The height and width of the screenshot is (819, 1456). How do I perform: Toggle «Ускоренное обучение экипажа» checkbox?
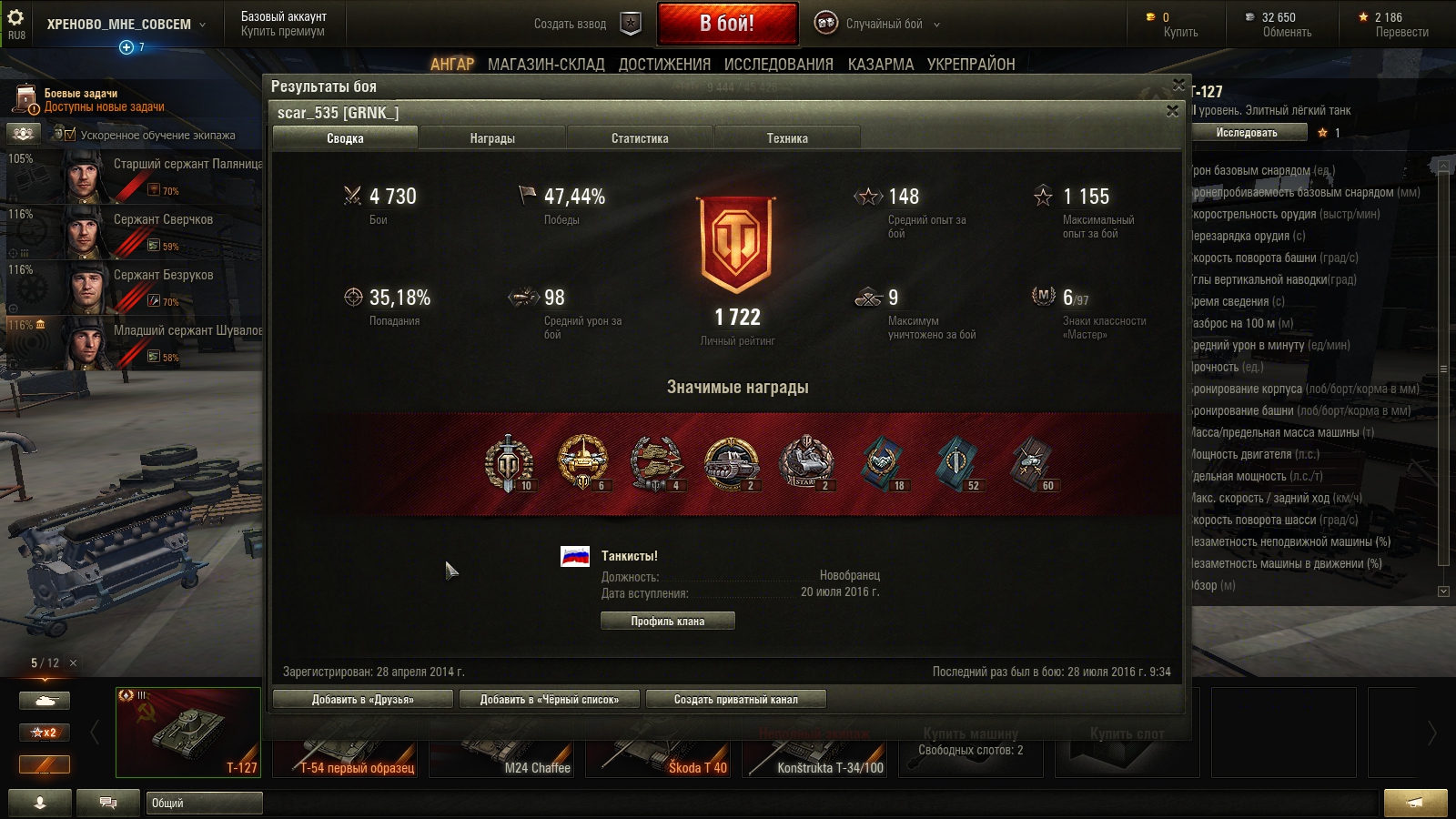pos(69,135)
